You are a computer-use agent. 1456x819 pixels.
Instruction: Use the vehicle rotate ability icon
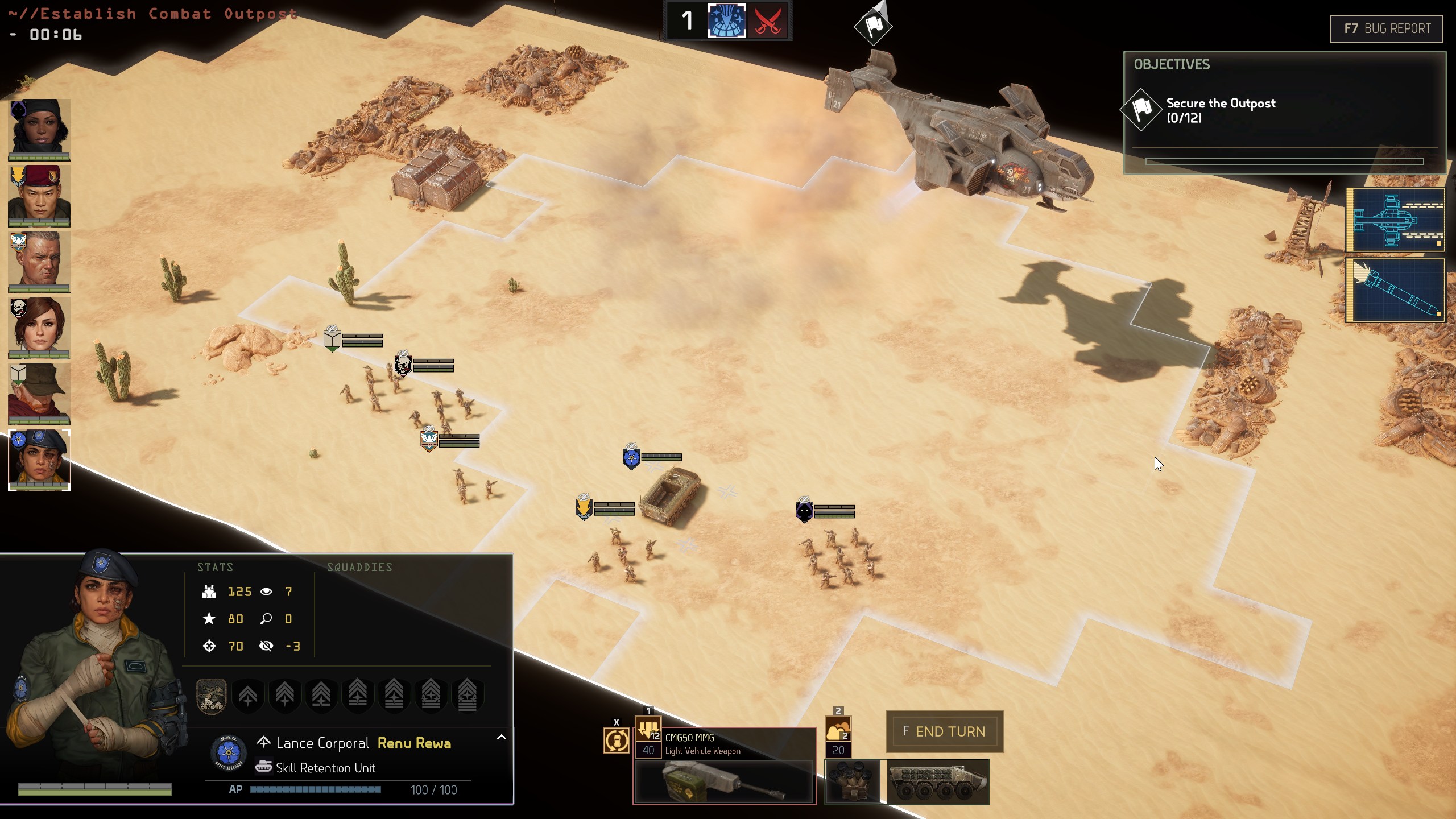click(x=616, y=741)
